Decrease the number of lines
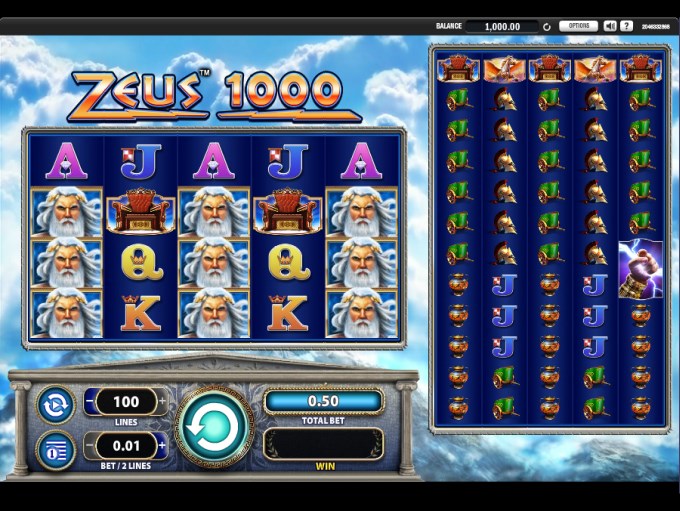680x511 pixels. pyautogui.click(x=89, y=402)
